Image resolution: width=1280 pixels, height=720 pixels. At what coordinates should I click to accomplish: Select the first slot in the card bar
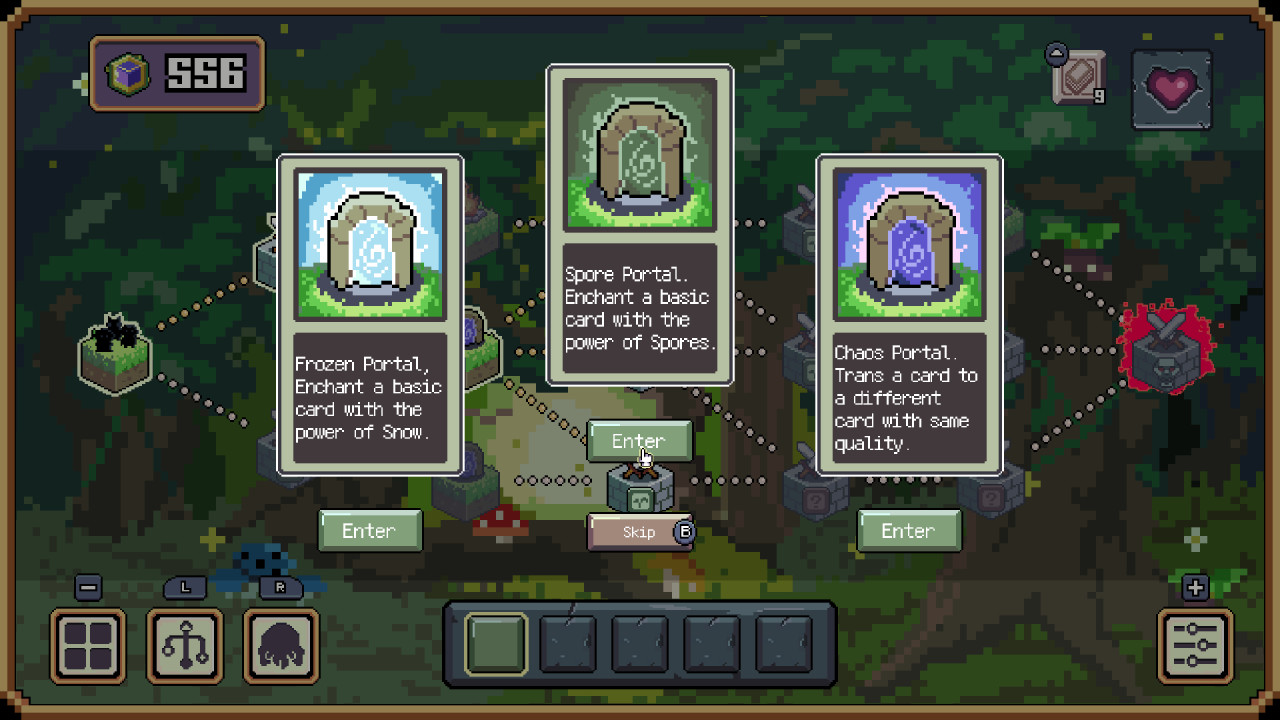[x=496, y=643]
